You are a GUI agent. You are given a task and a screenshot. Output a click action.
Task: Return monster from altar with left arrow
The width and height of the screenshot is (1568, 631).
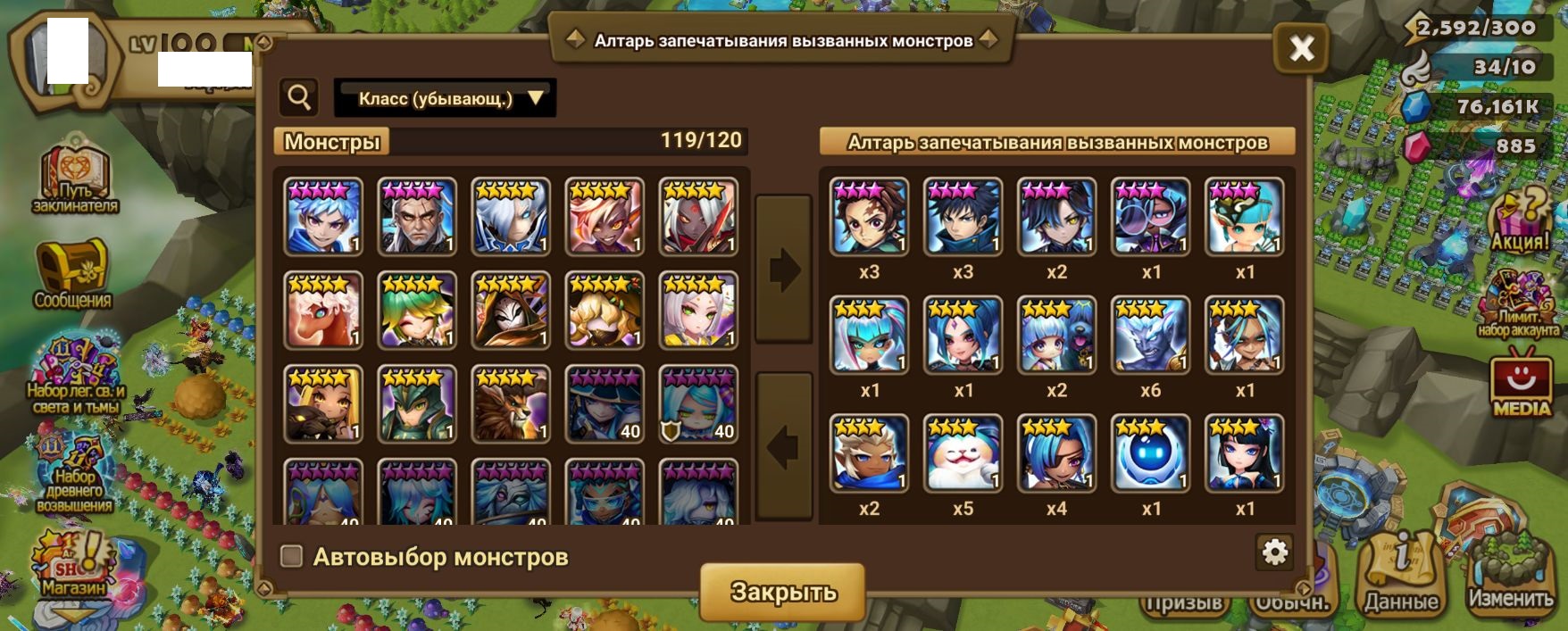coord(784,446)
